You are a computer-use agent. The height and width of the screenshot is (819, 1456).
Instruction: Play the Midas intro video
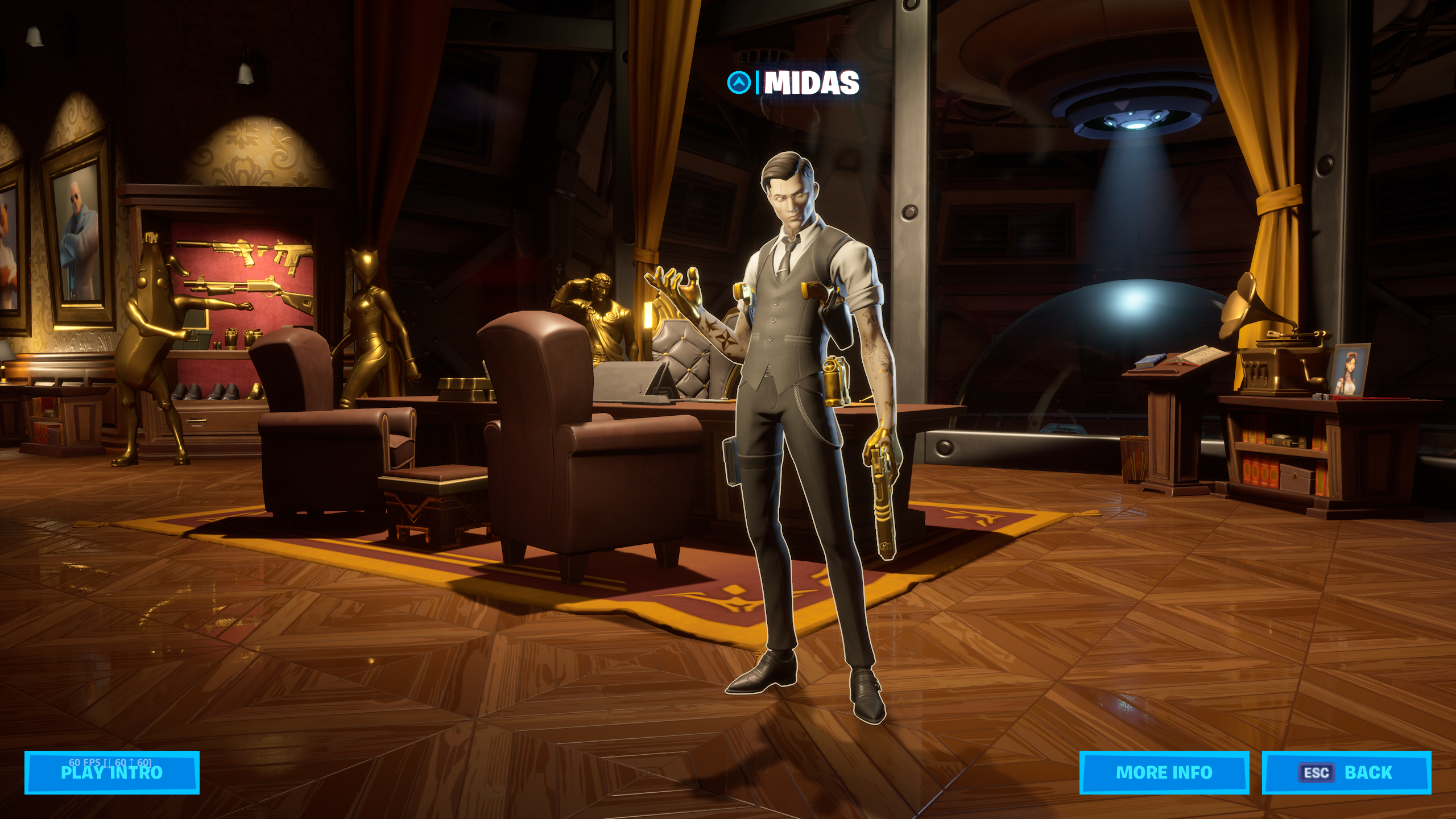111,772
